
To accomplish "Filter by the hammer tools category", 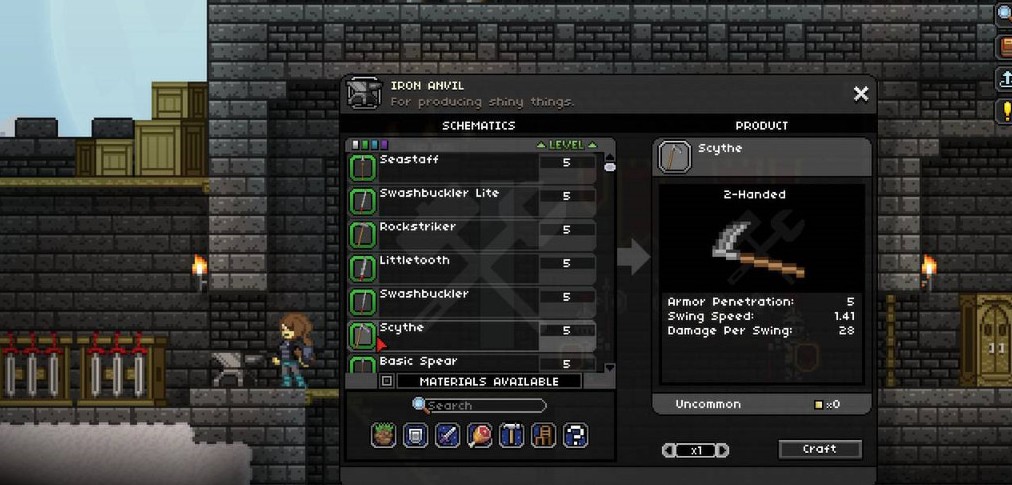I will [511, 436].
